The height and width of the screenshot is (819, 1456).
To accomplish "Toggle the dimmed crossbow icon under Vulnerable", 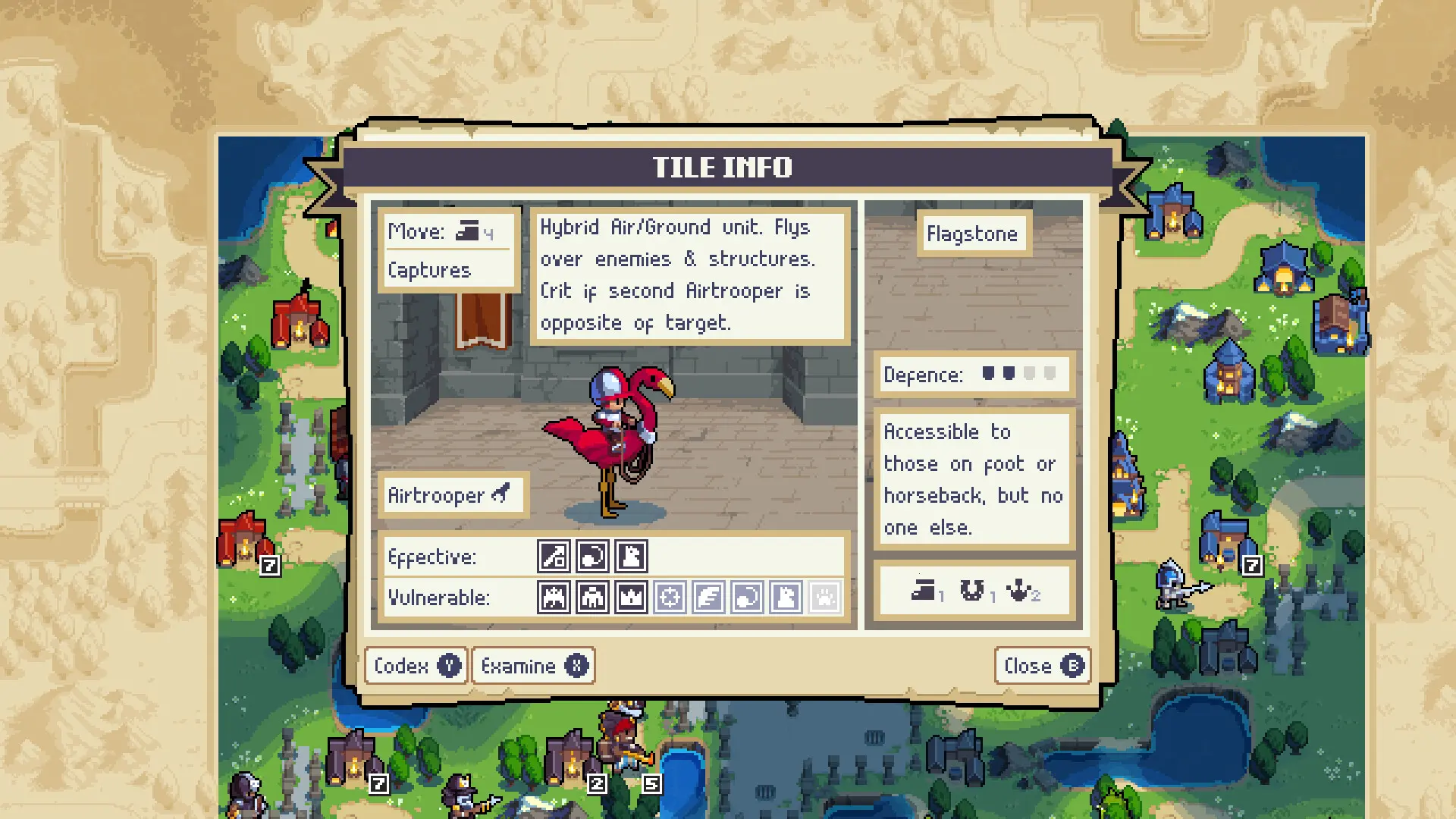I will [670, 598].
